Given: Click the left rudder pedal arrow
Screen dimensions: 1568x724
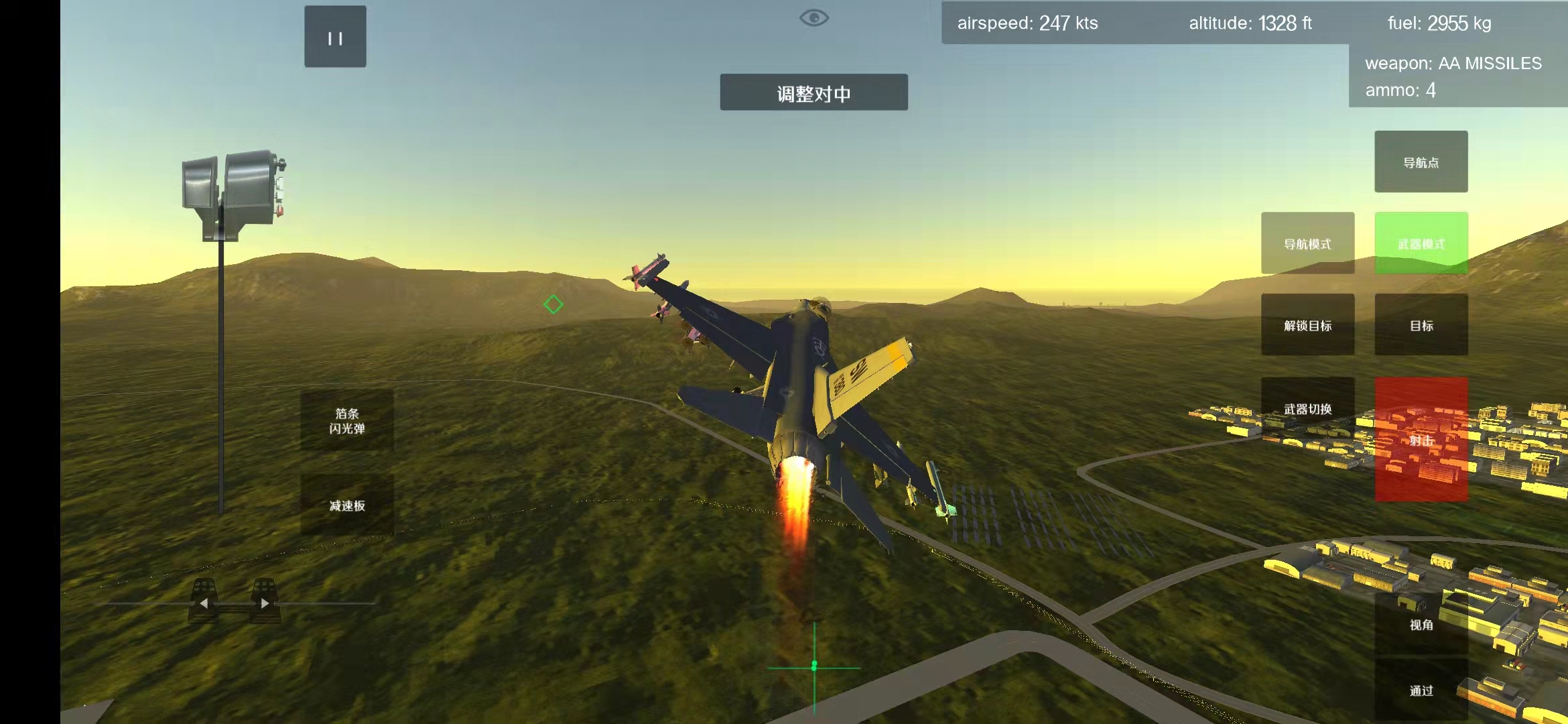Looking at the screenshot, I should [x=204, y=603].
